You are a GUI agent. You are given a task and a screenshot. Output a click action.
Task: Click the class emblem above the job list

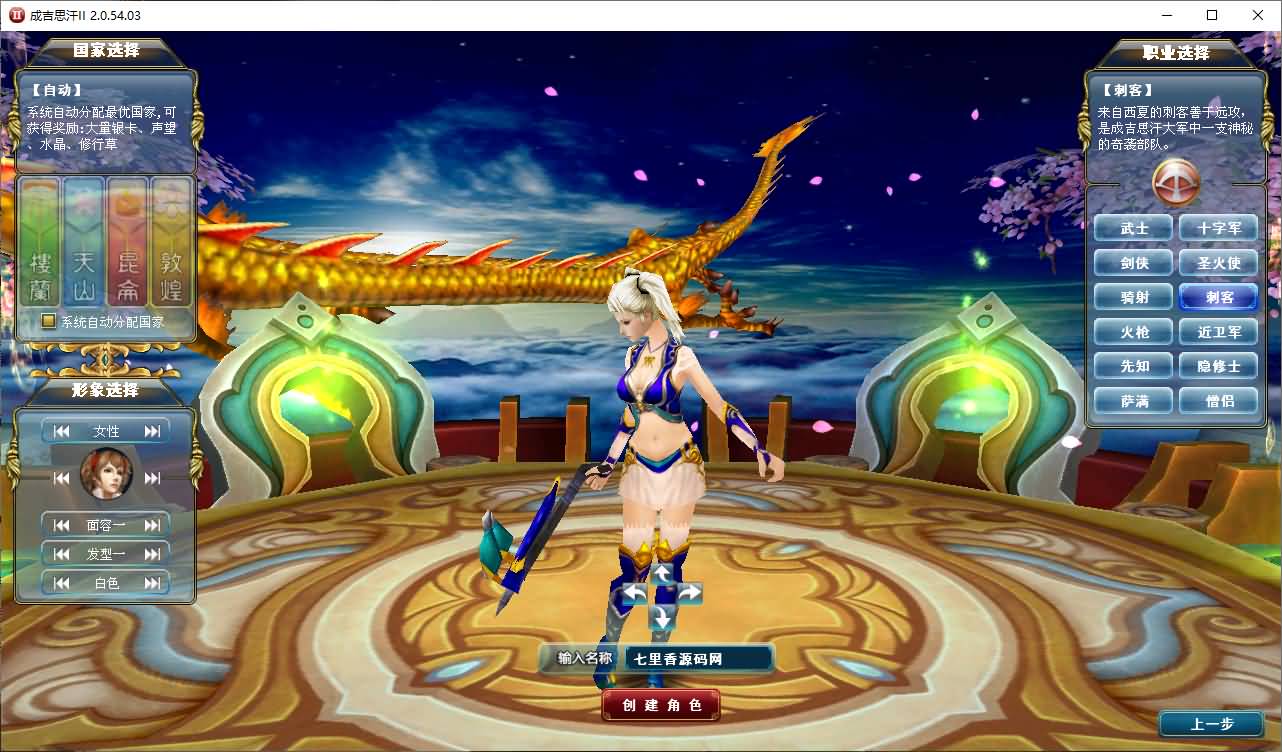click(1176, 184)
